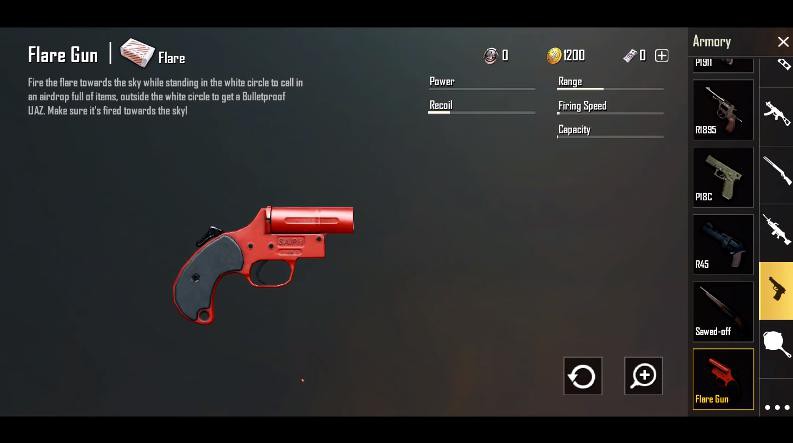
Task: Choose the P18C pistol in the list
Action: click(x=723, y=176)
